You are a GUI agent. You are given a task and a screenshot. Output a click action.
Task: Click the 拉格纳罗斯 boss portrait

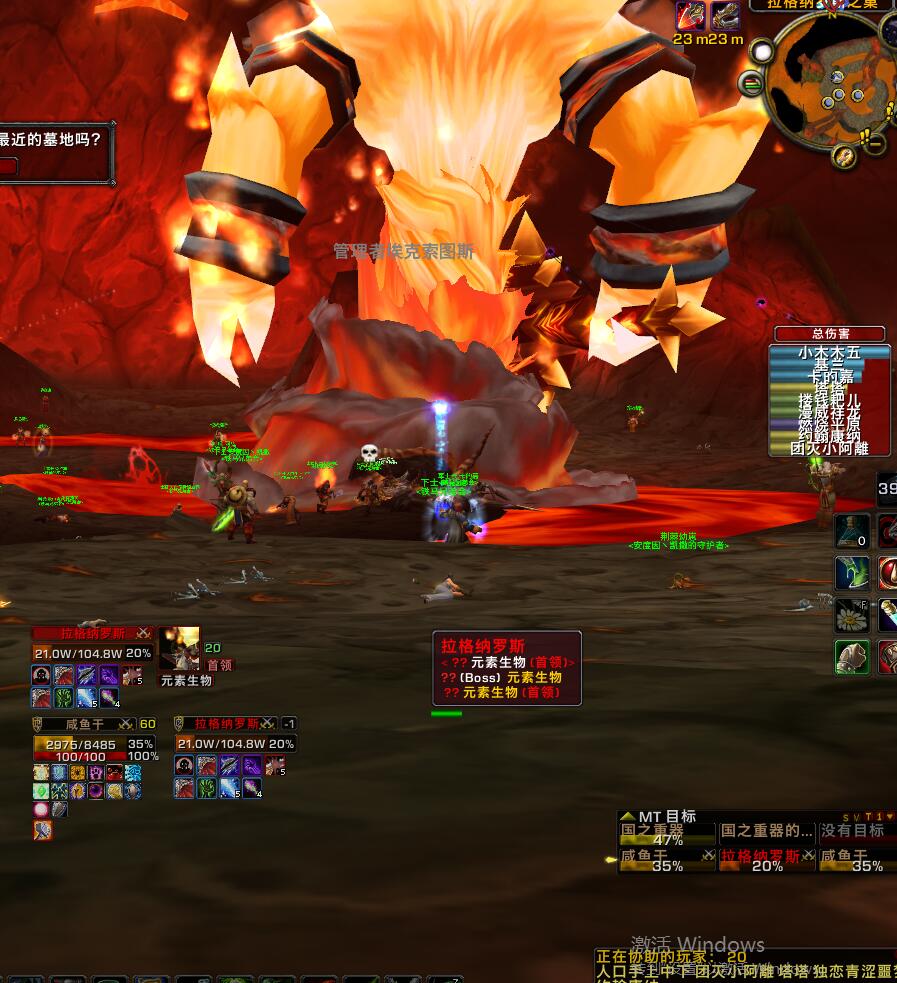click(x=179, y=649)
